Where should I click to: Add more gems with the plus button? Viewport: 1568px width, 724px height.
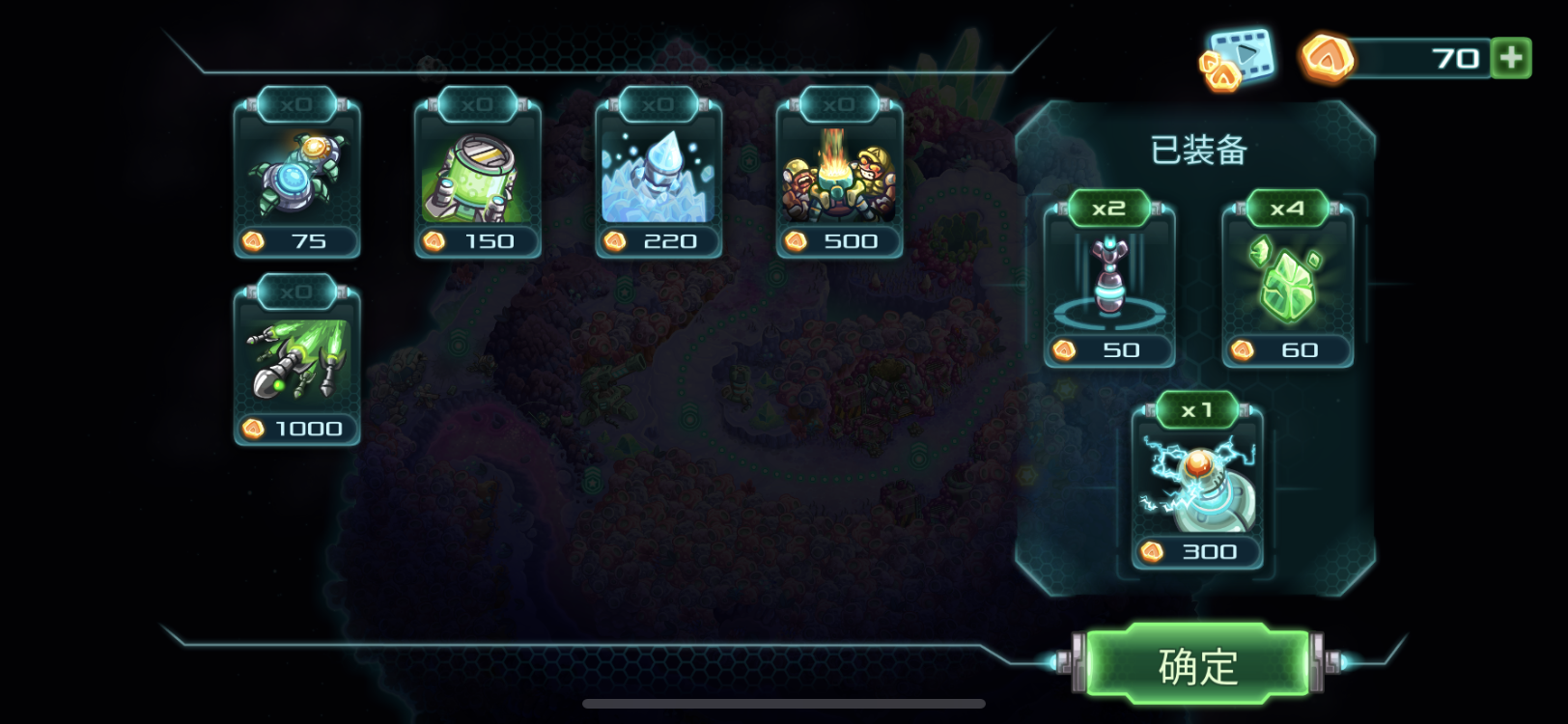tap(1511, 58)
